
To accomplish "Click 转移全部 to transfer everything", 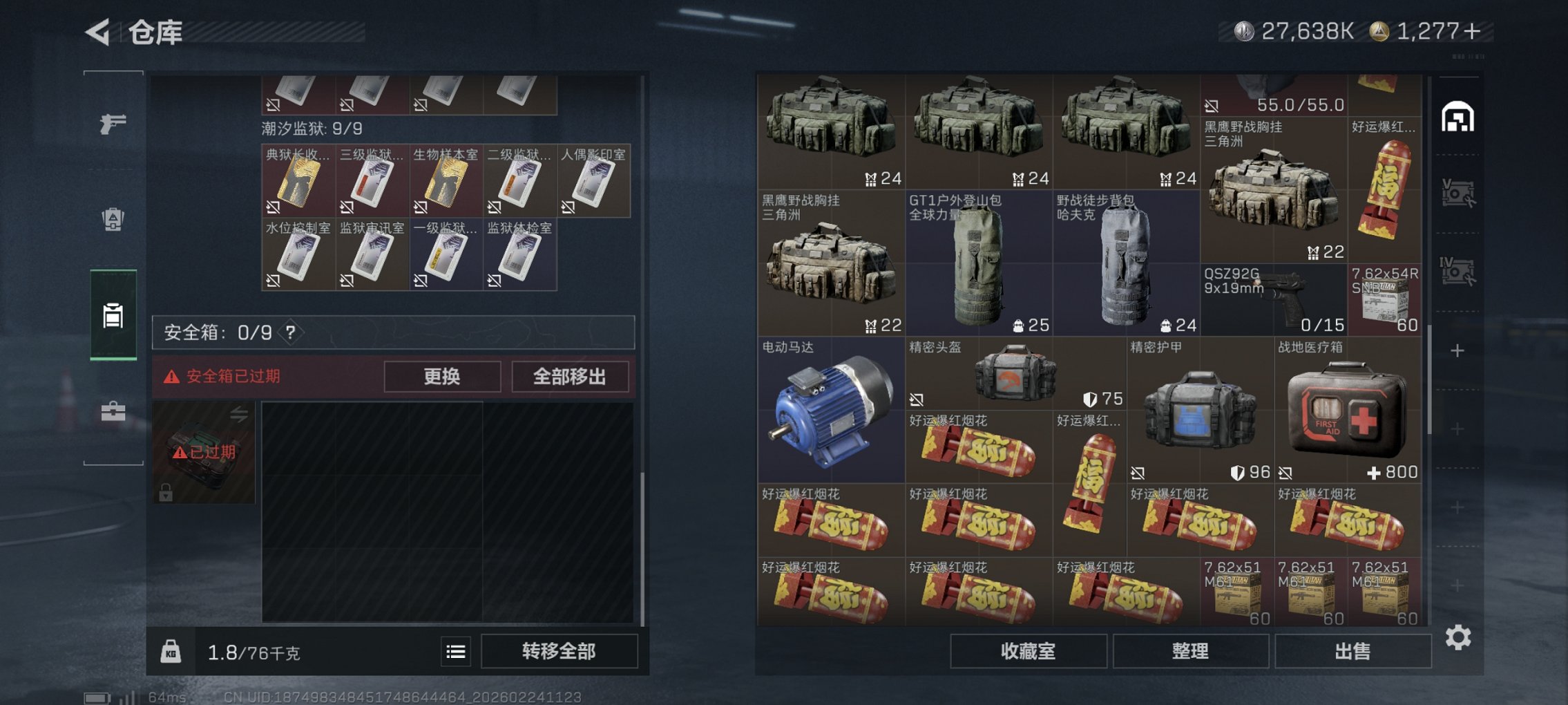I will point(558,651).
